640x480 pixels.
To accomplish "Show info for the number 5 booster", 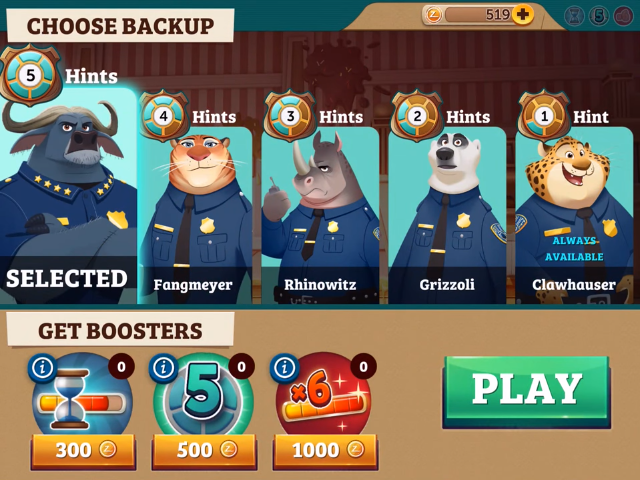I will (x=164, y=367).
